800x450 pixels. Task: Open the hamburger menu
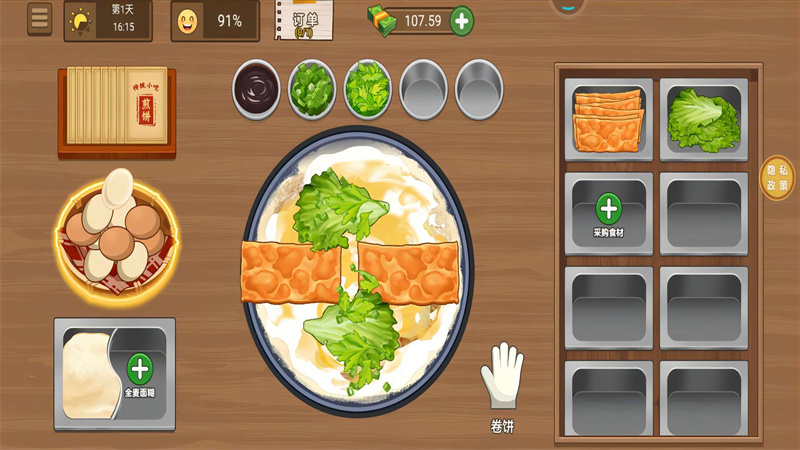40,19
